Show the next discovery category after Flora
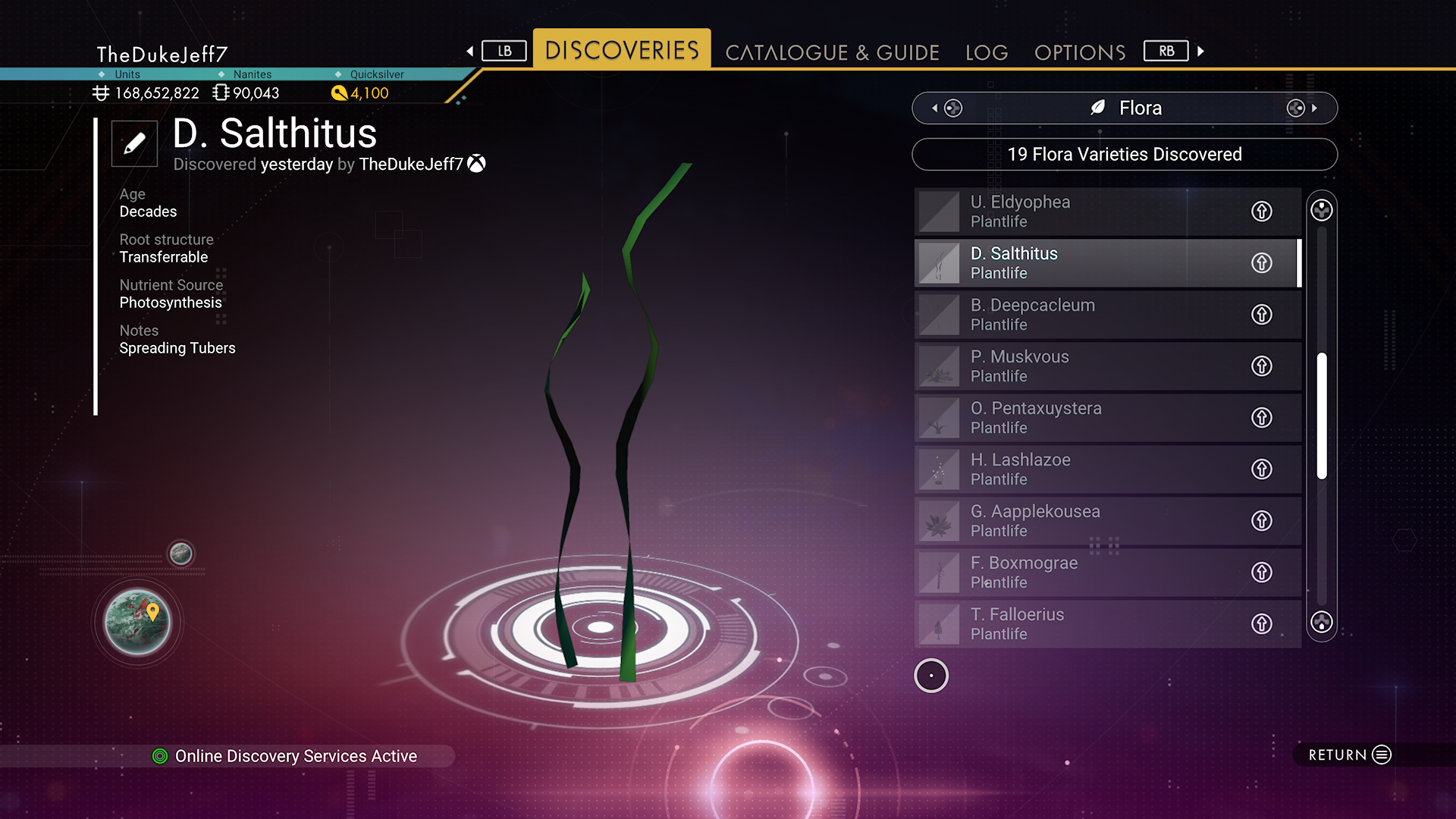The height and width of the screenshot is (819, 1456). coord(1301,108)
